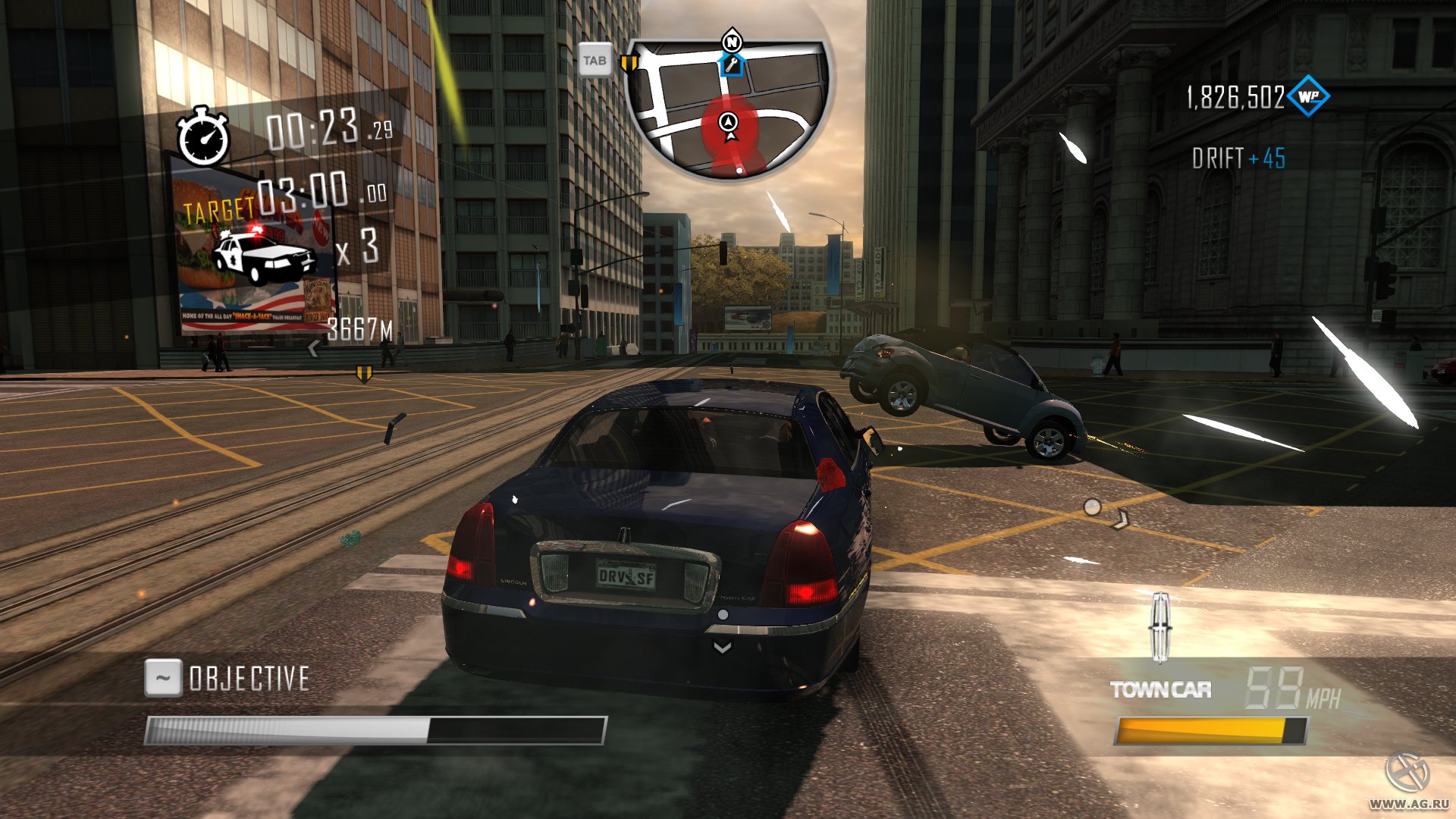Click the Lincoln vehicle logo emblem
The image size is (1456, 819).
[1160, 626]
